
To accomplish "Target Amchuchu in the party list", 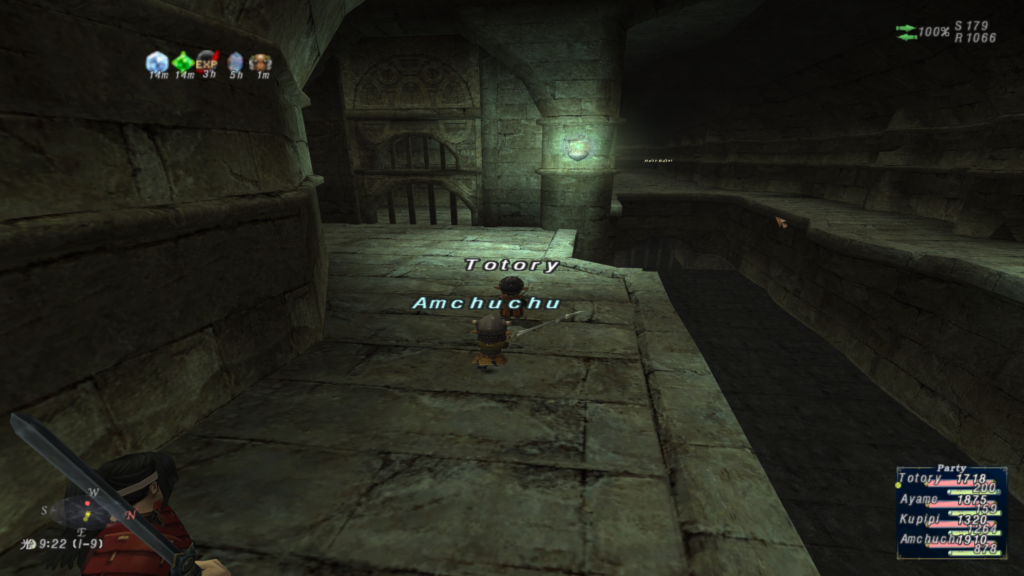I will coord(925,539).
